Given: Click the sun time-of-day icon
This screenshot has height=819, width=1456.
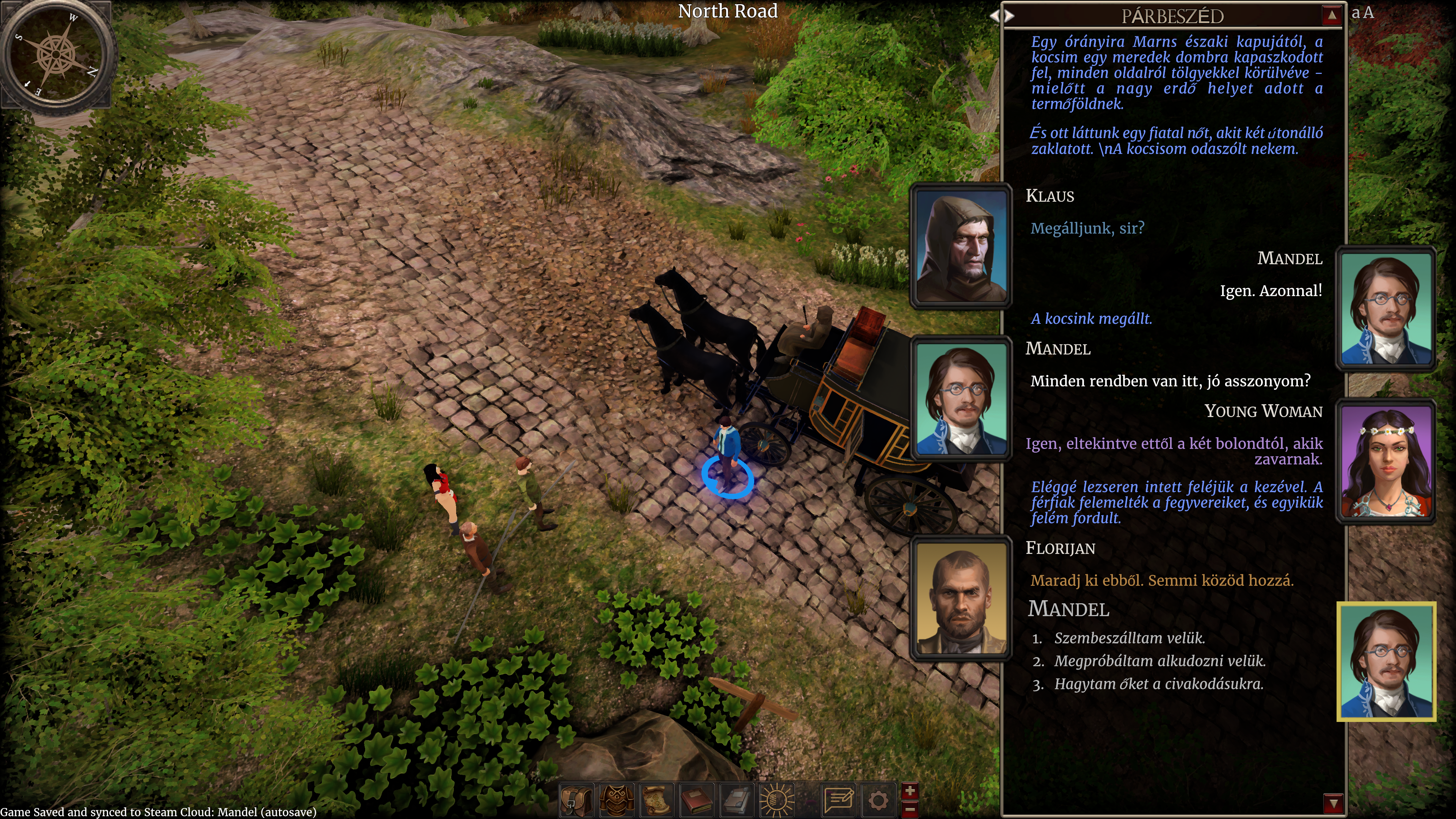Looking at the screenshot, I should coord(777,800).
